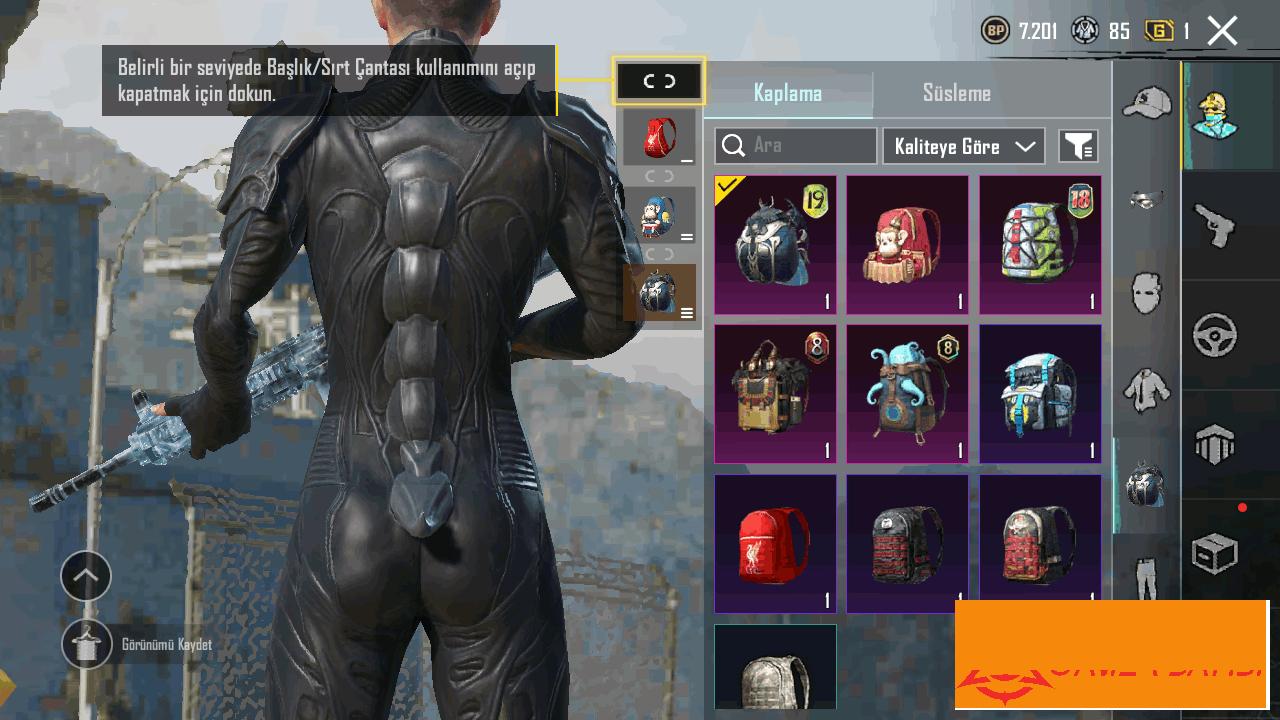Viewport: 1280px width, 720px height.
Task: Select the red monkey backpack skin
Action: point(908,245)
